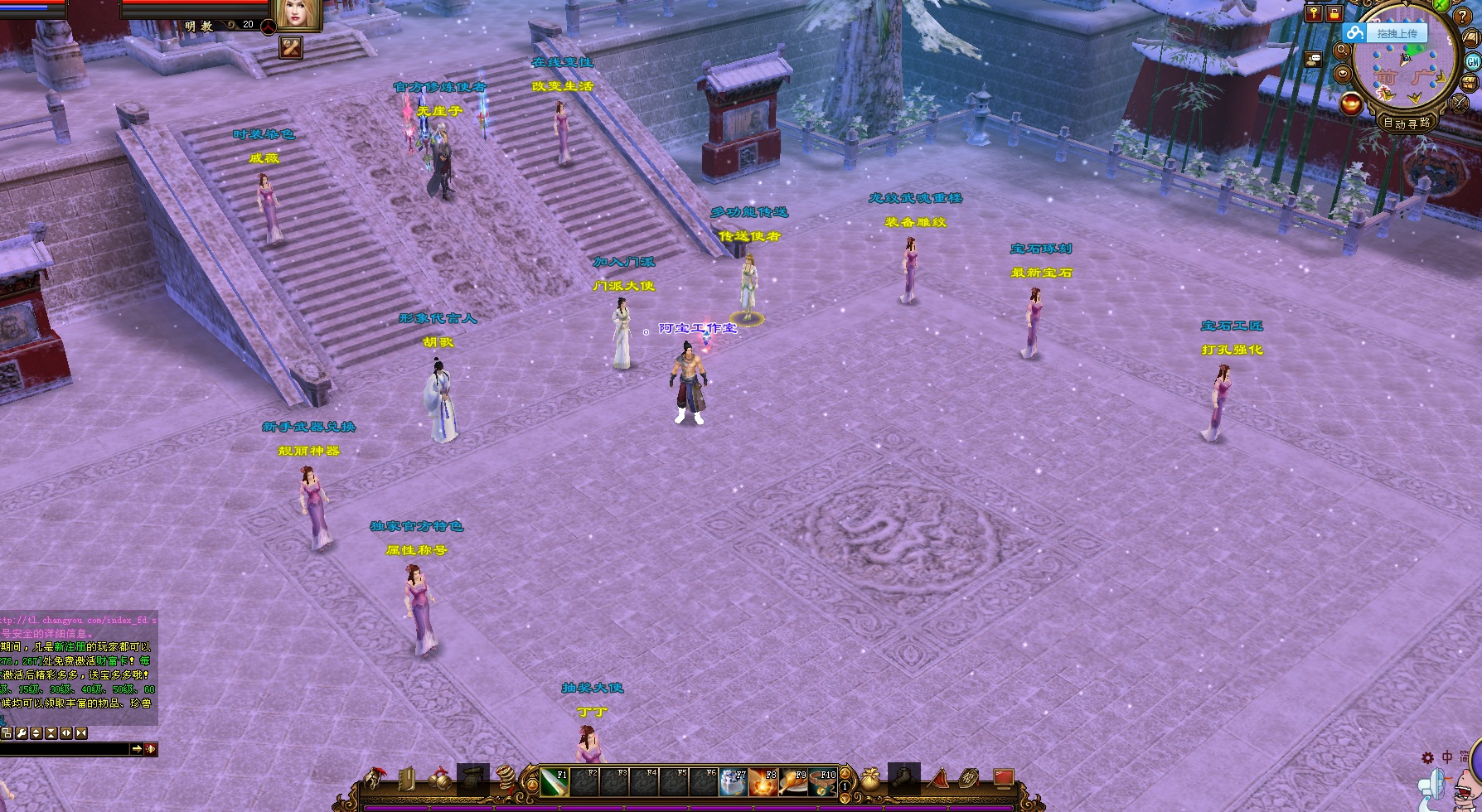The width and height of the screenshot is (1482, 812).
Task: Click the 拖拽上传 cloud upload overlay
Action: pyautogui.click(x=1386, y=33)
